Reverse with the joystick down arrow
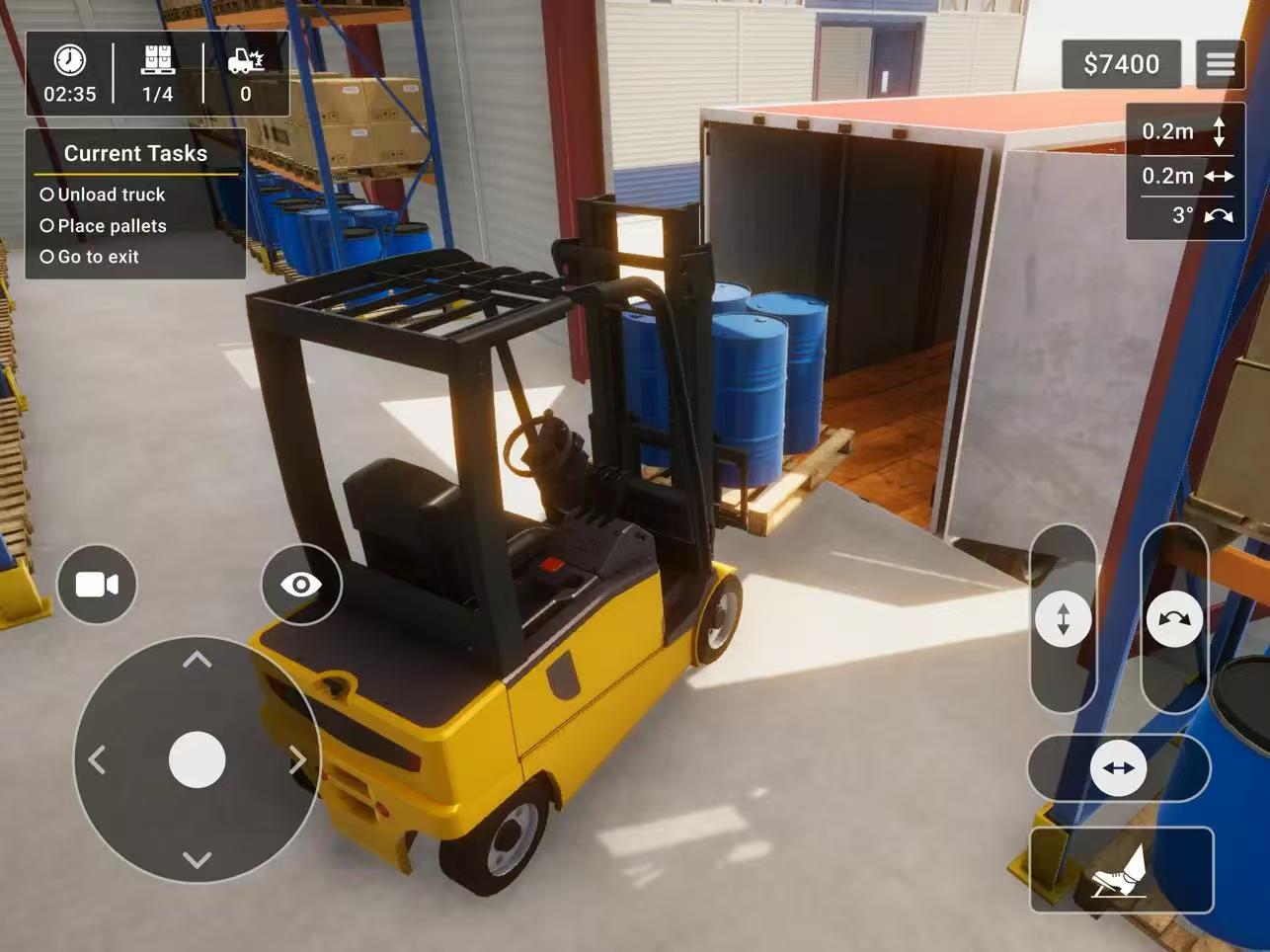Viewport: 1270px width, 952px height. point(198,860)
